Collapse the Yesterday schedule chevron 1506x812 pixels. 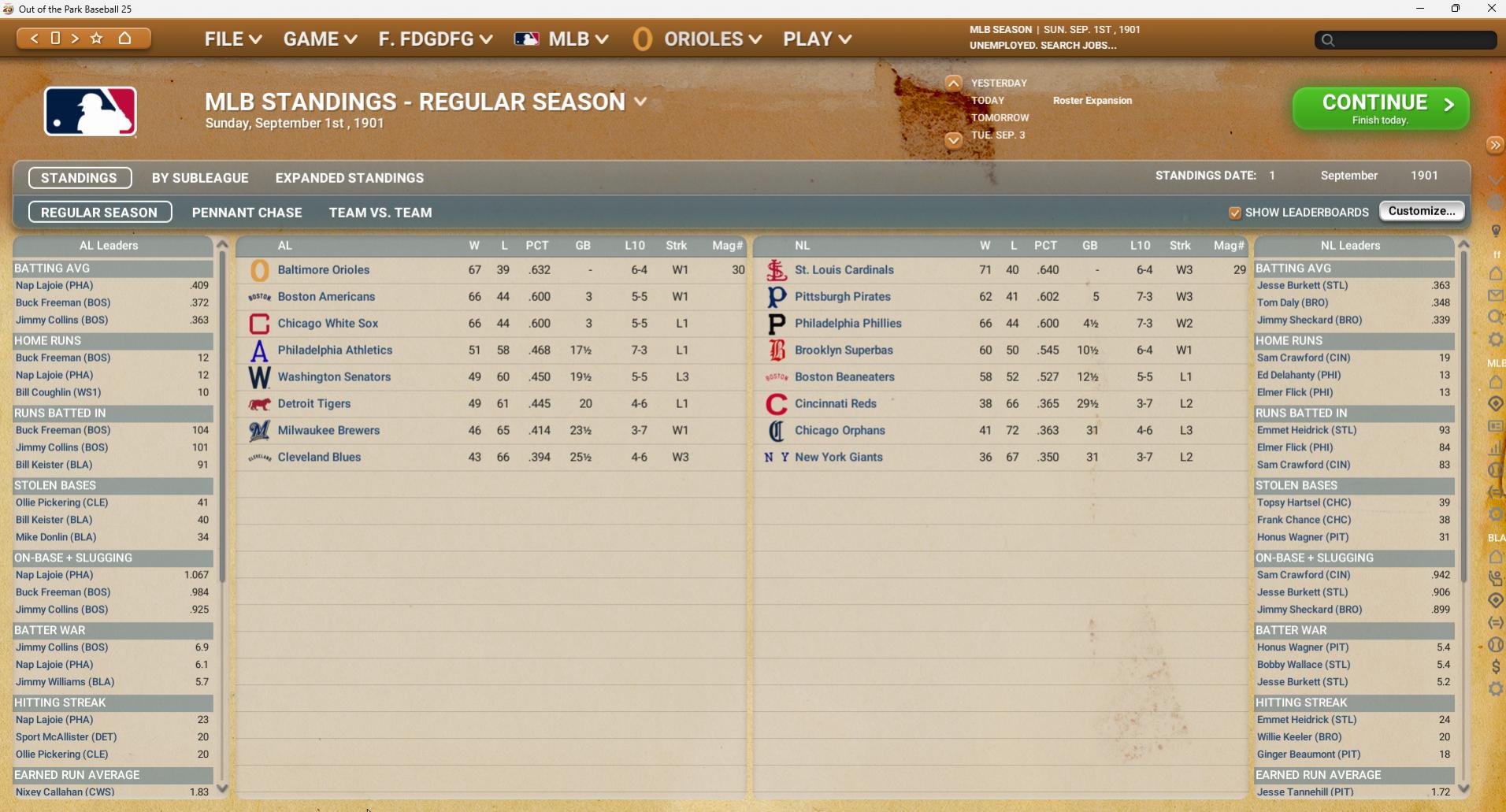(954, 81)
